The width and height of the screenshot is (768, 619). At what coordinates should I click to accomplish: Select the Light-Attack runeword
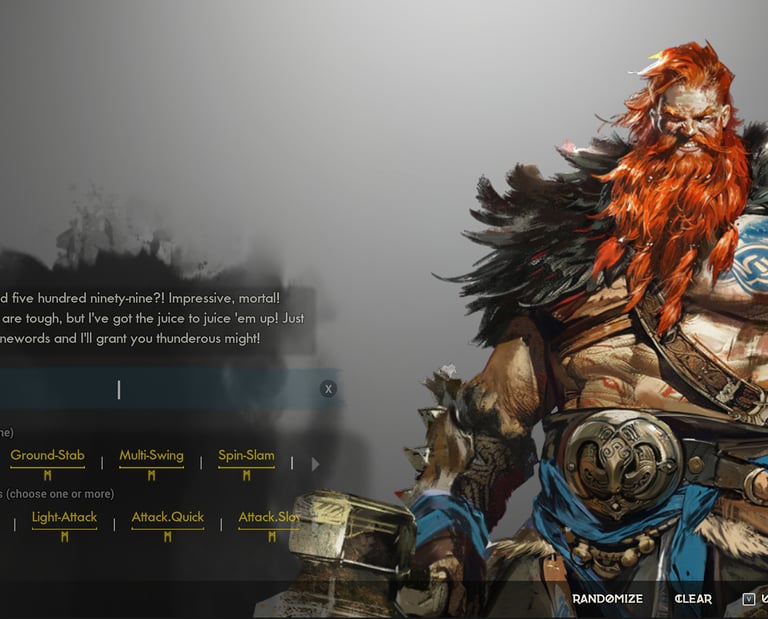pyautogui.click(x=64, y=518)
